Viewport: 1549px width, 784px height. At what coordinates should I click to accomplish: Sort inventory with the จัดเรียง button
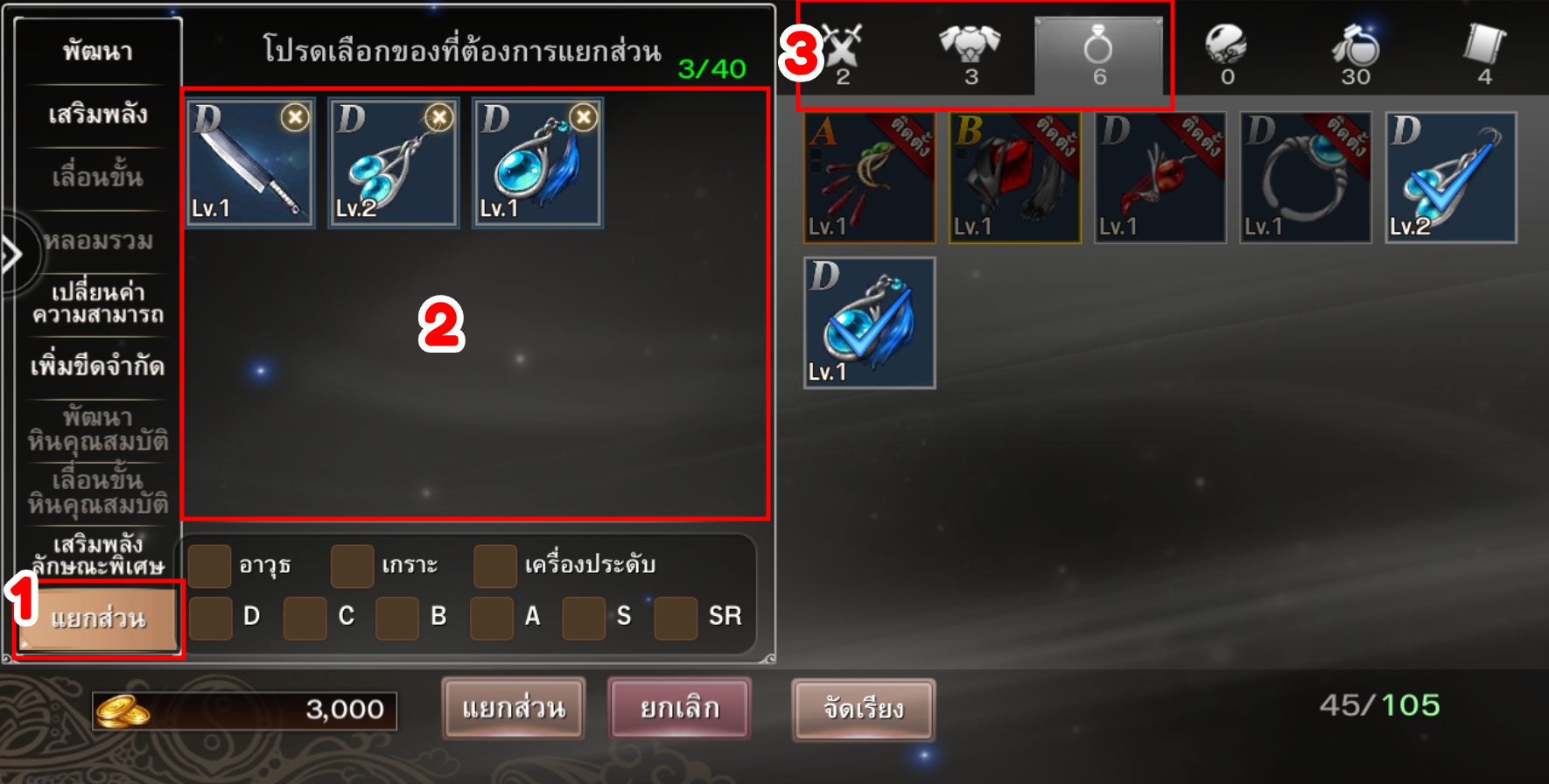(x=863, y=708)
